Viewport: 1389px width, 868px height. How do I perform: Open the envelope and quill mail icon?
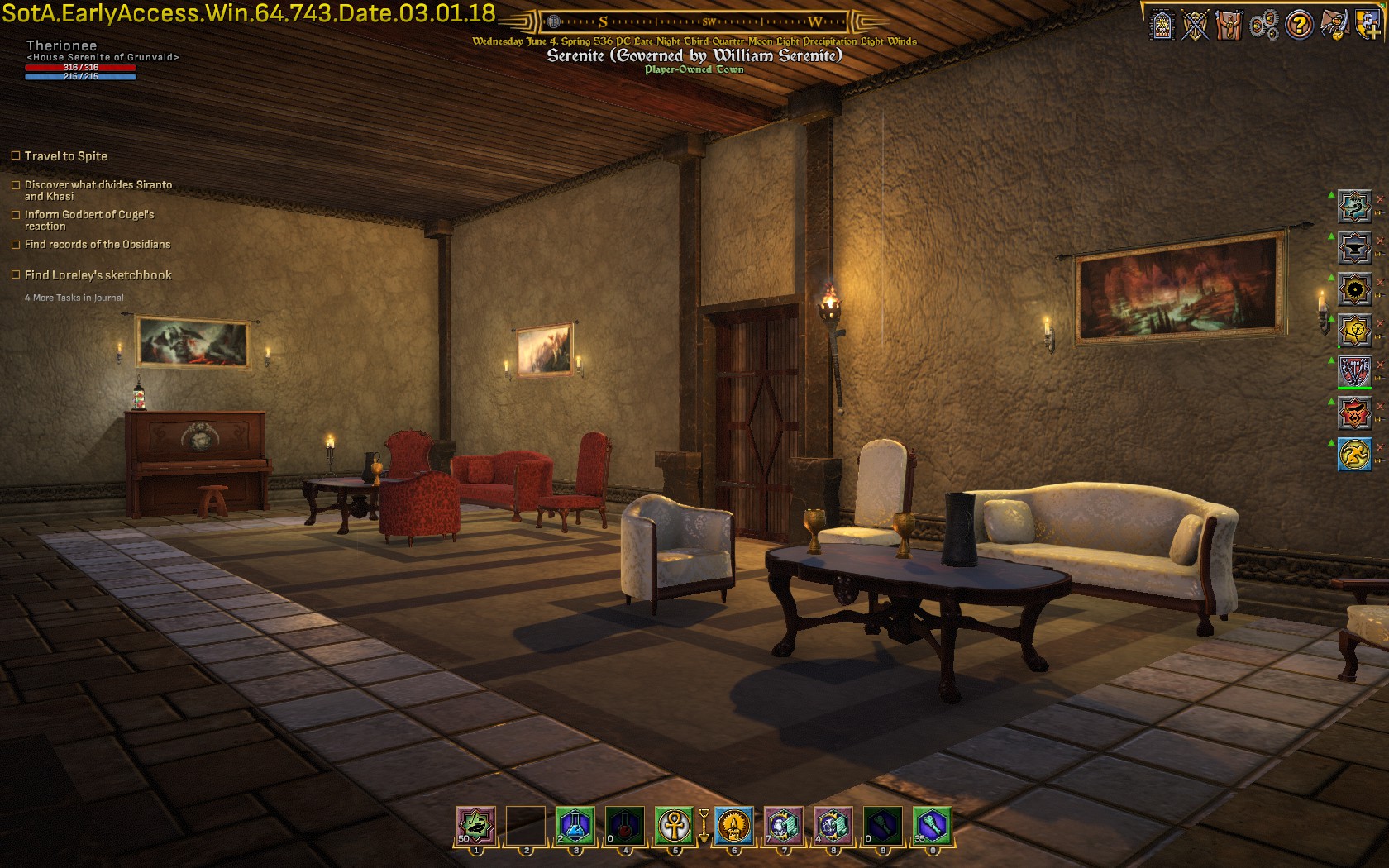click(1334, 25)
